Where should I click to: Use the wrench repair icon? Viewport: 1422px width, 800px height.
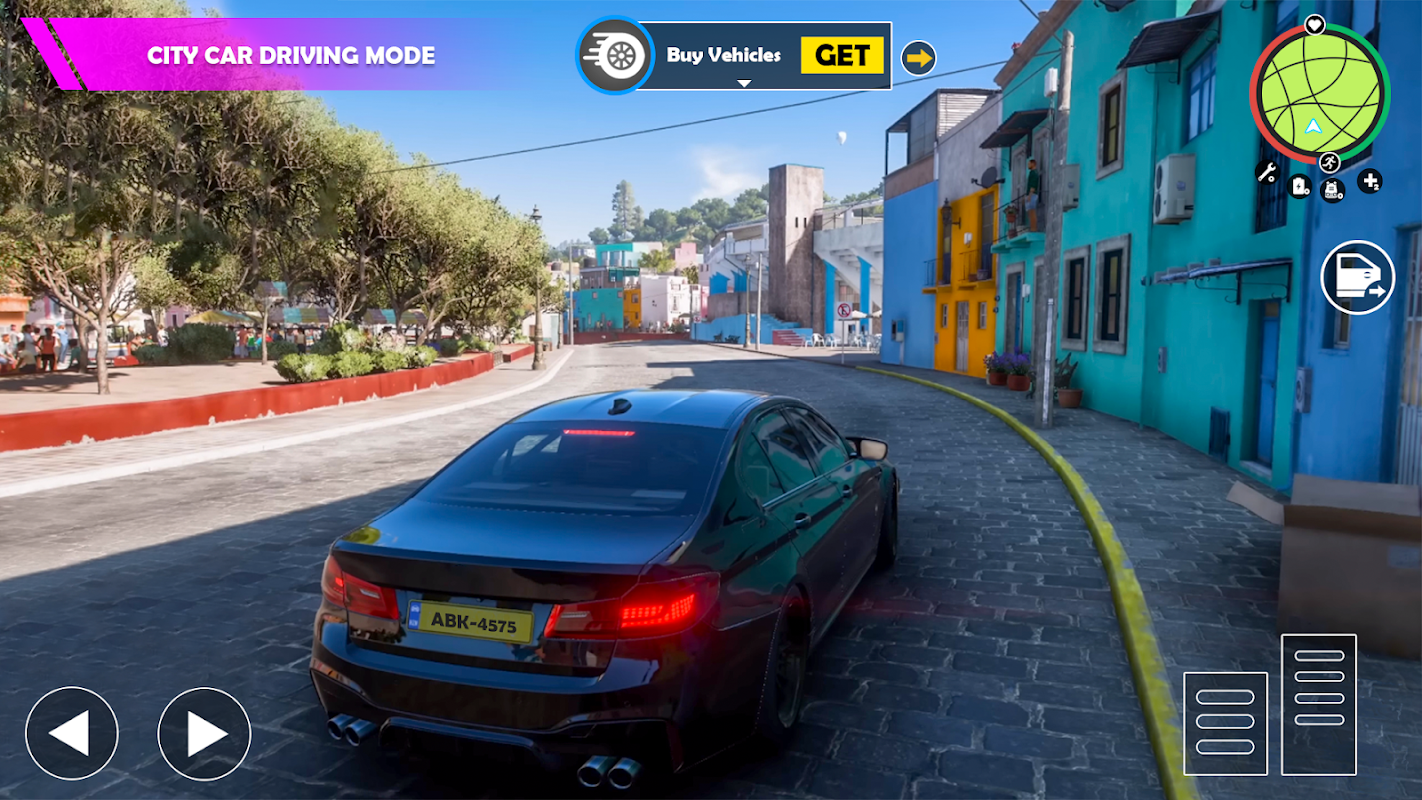pyautogui.click(x=1267, y=172)
